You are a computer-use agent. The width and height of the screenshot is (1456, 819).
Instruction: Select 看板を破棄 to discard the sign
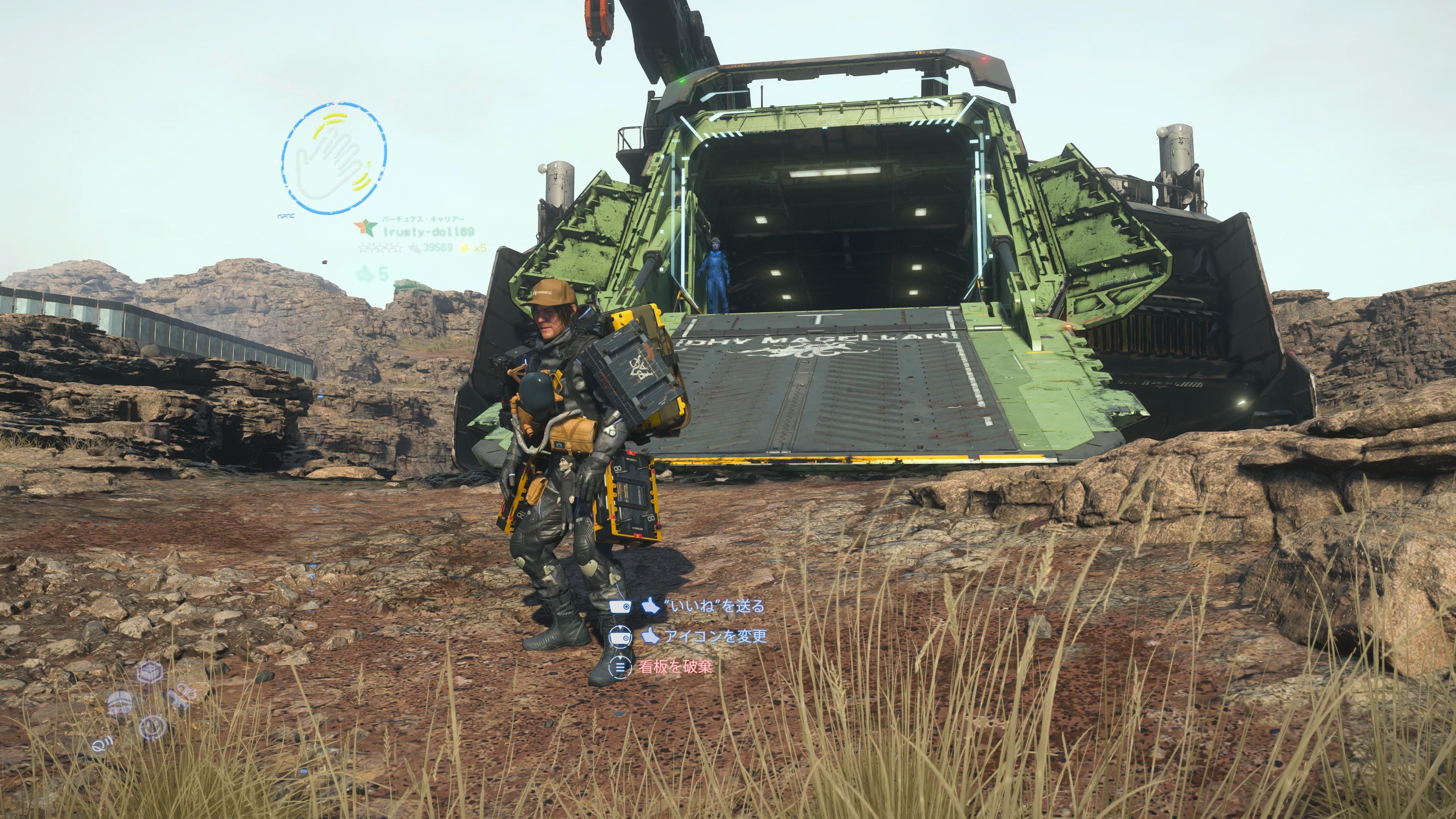[675, 667]
